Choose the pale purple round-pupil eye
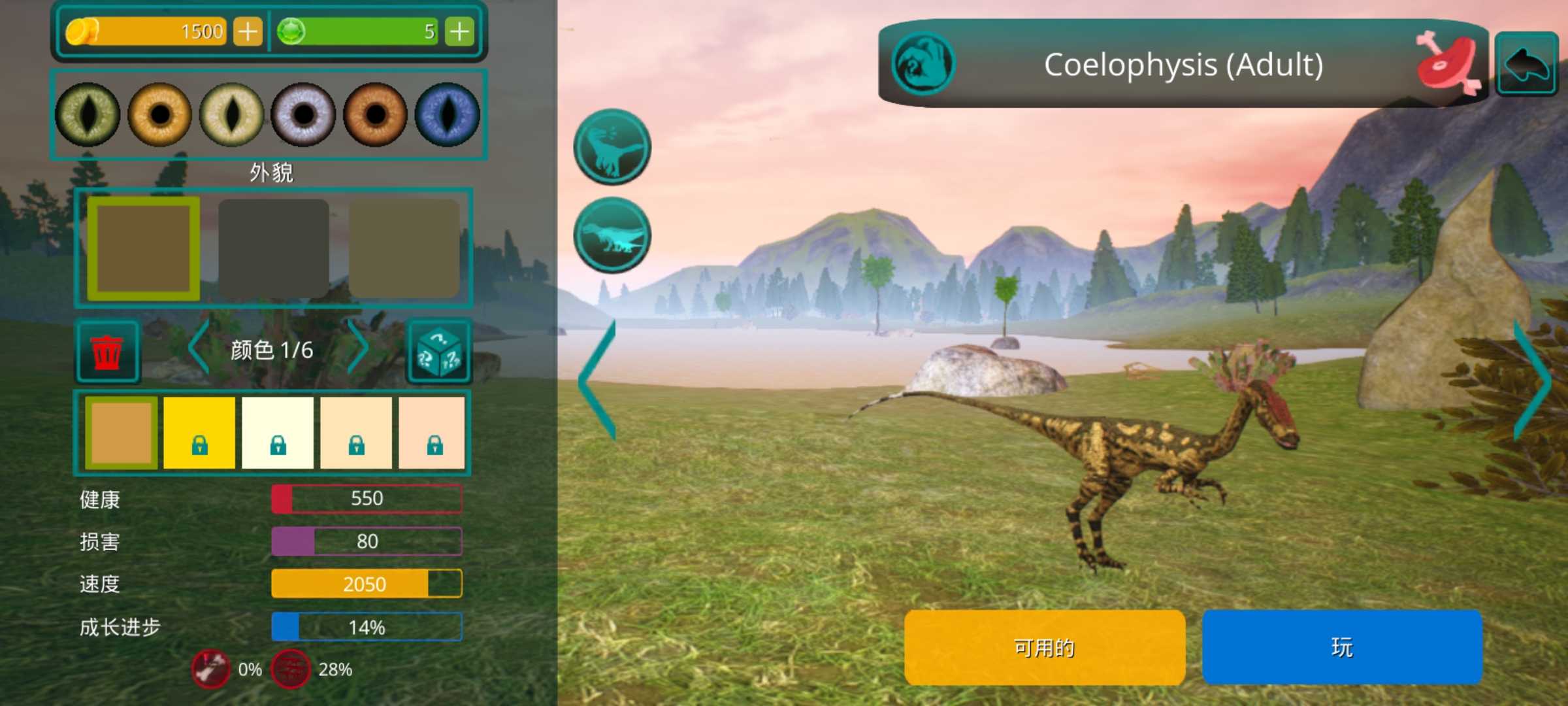The height and width of the screenshot is (706, 1568). pos(303,114)
